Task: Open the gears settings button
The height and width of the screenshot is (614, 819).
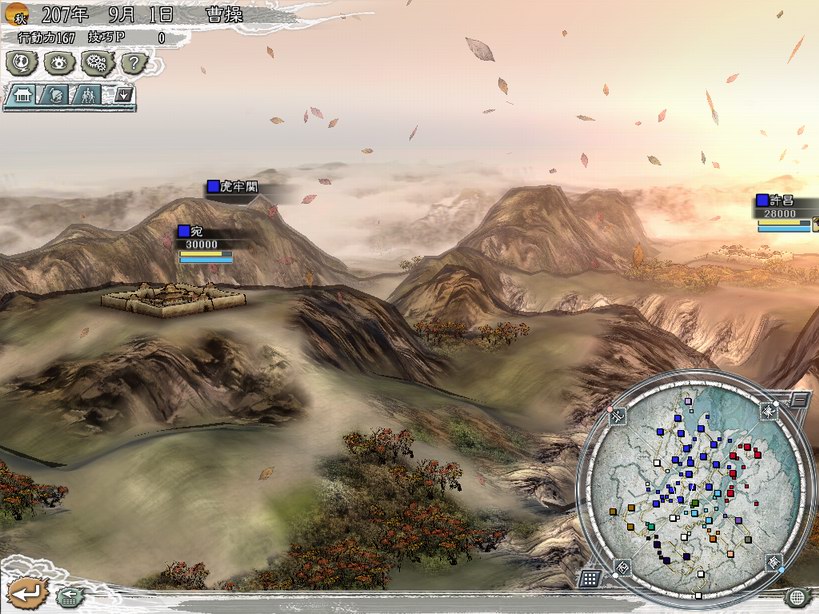Action: tap(97, 63)
